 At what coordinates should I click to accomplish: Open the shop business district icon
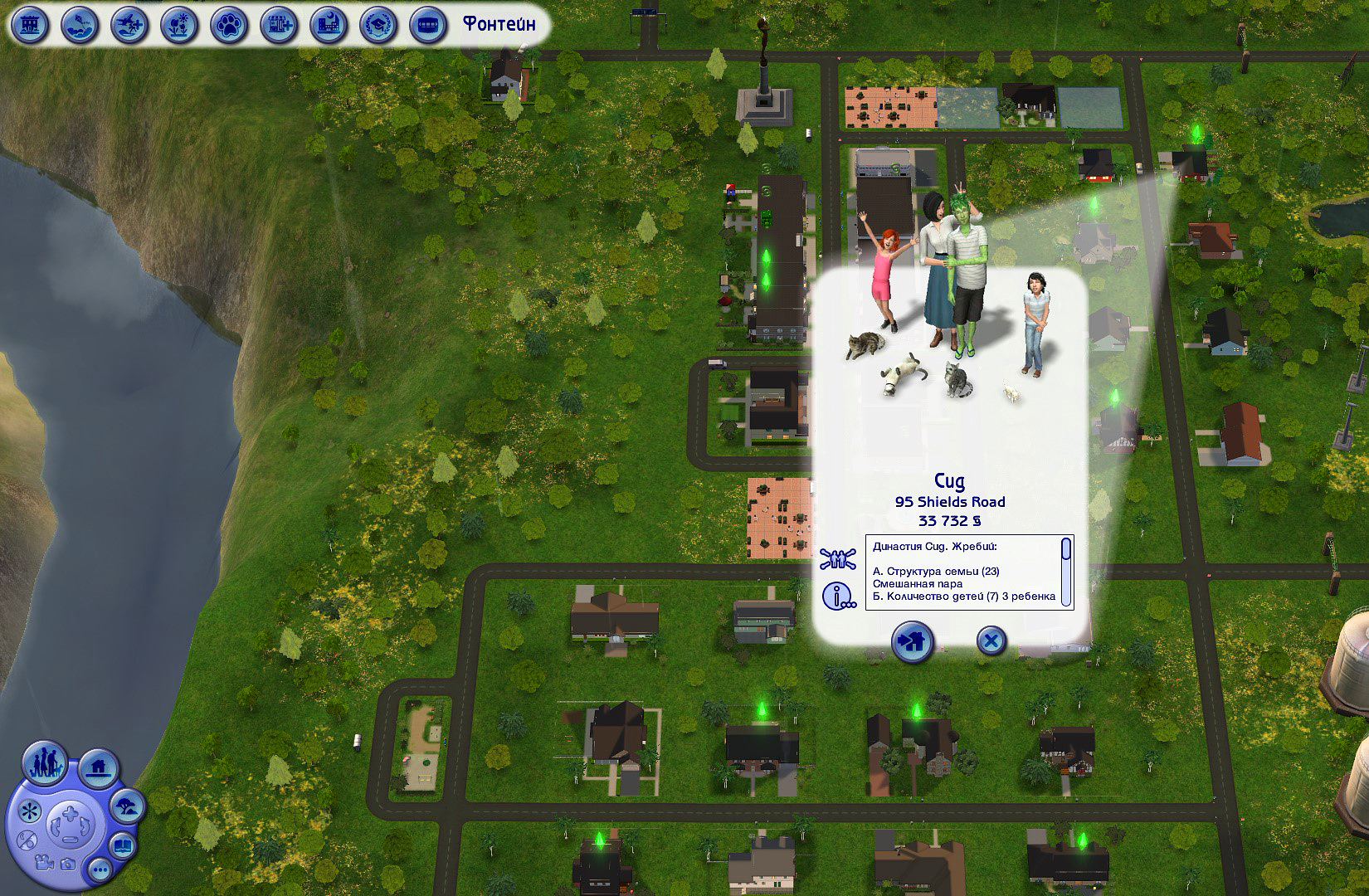(x=278, y=25)
